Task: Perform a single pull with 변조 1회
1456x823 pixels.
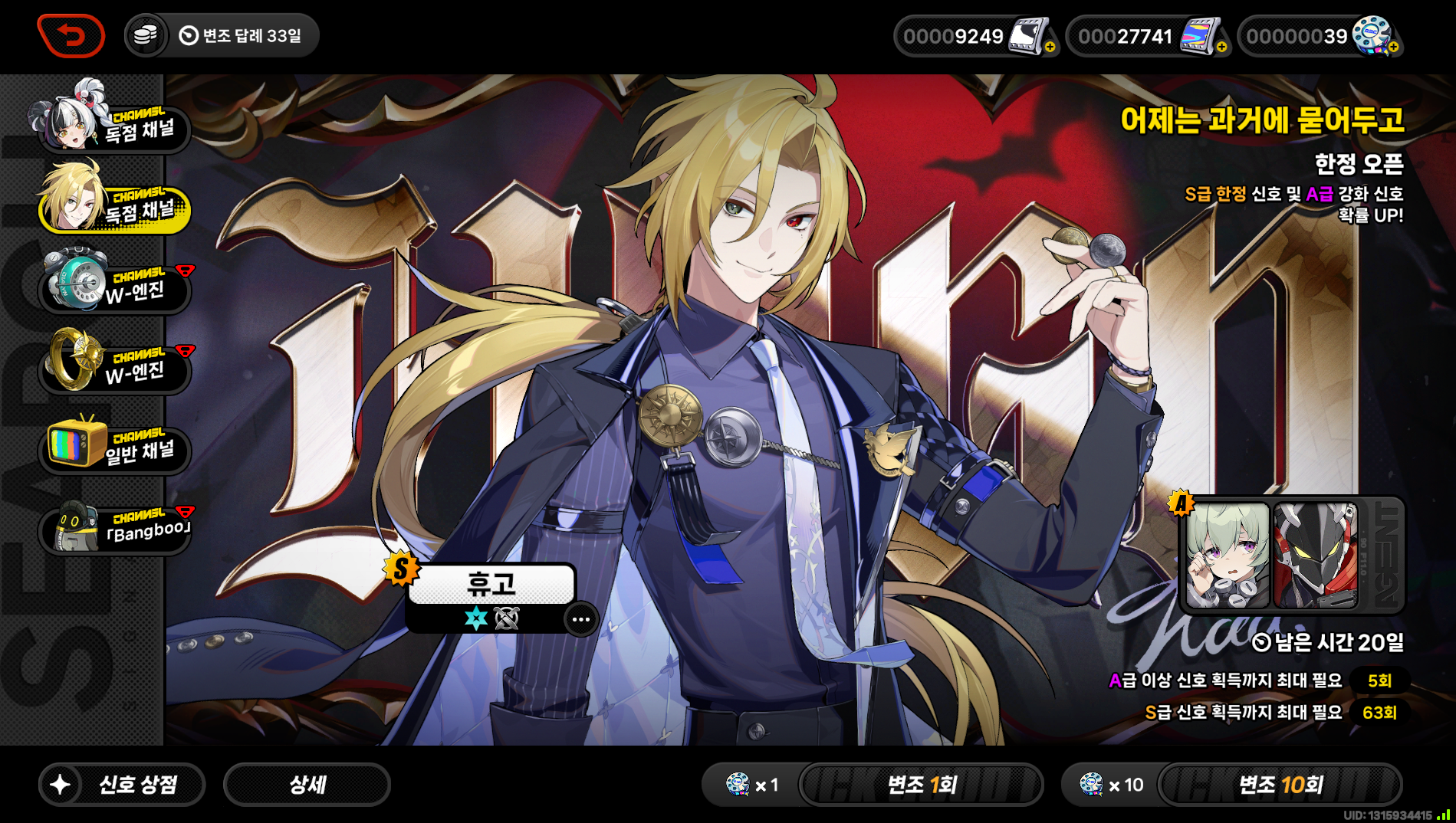Action: pos(921,784)
